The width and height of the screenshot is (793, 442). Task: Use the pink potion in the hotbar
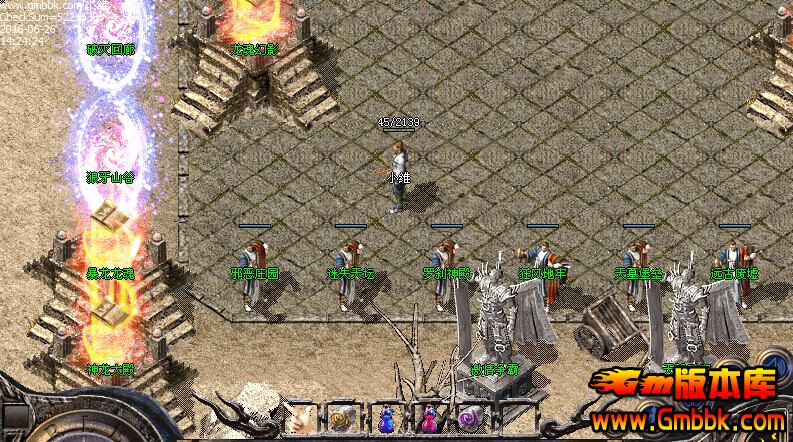429,418
